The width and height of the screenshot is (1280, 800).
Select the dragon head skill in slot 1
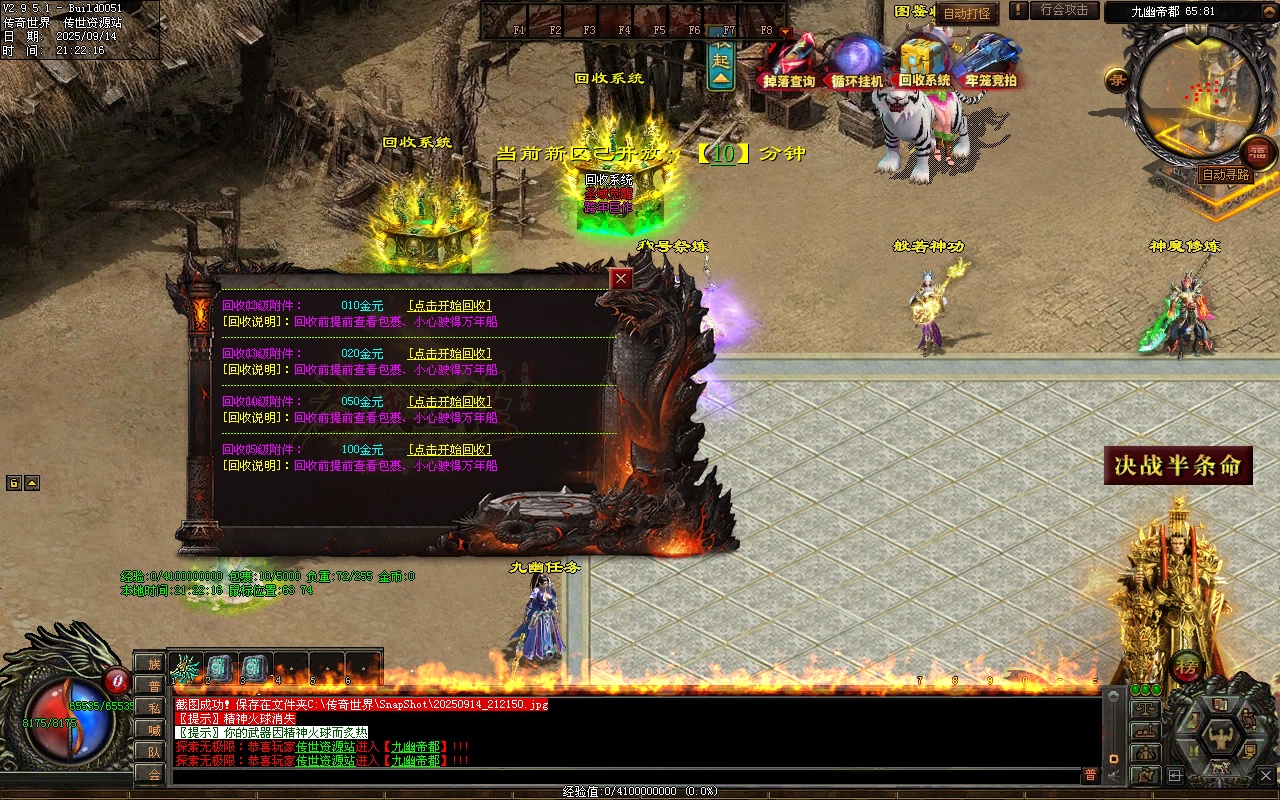tap(186, 668)
